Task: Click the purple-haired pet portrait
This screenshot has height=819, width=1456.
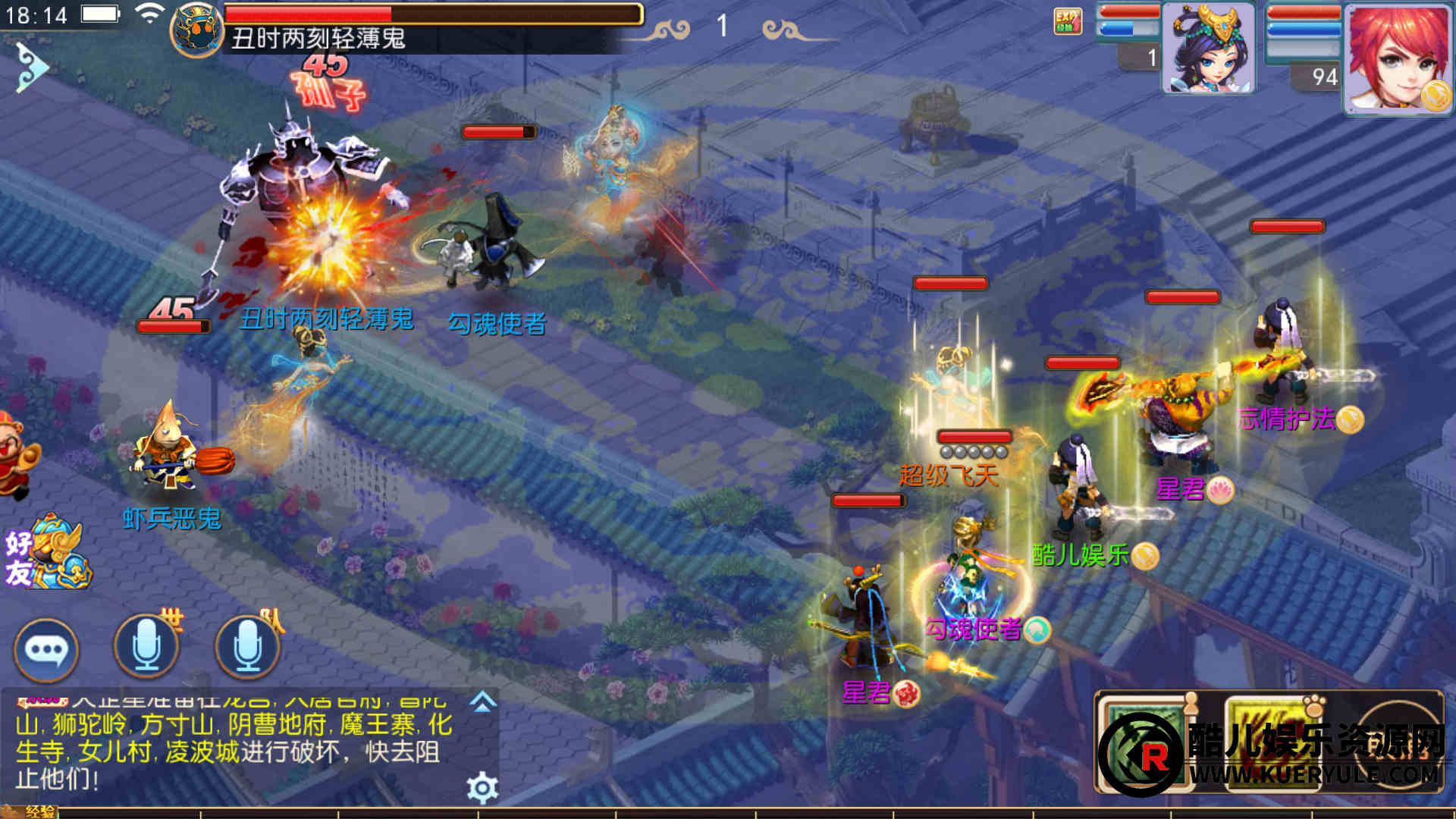Action: pyautogui.click(x=1208, y=49)
